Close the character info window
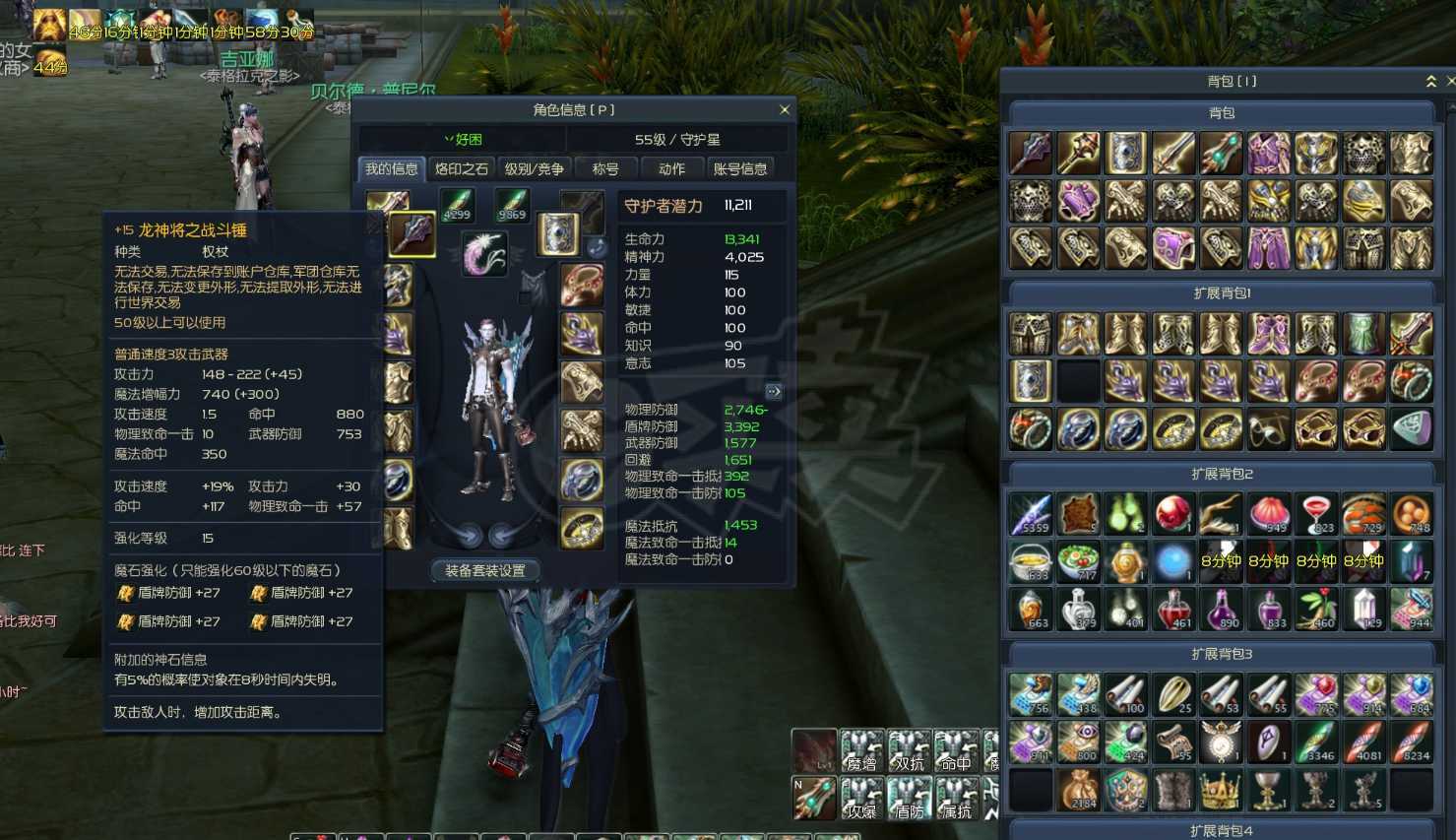 pos(785,110)
